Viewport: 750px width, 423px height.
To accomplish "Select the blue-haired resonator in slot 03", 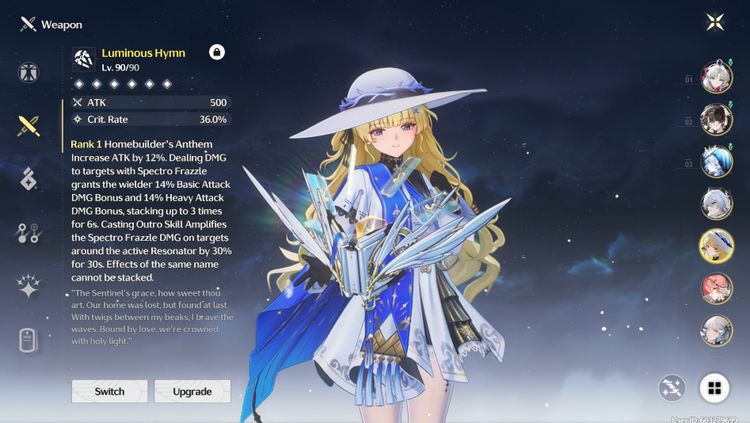I will 716,163.
